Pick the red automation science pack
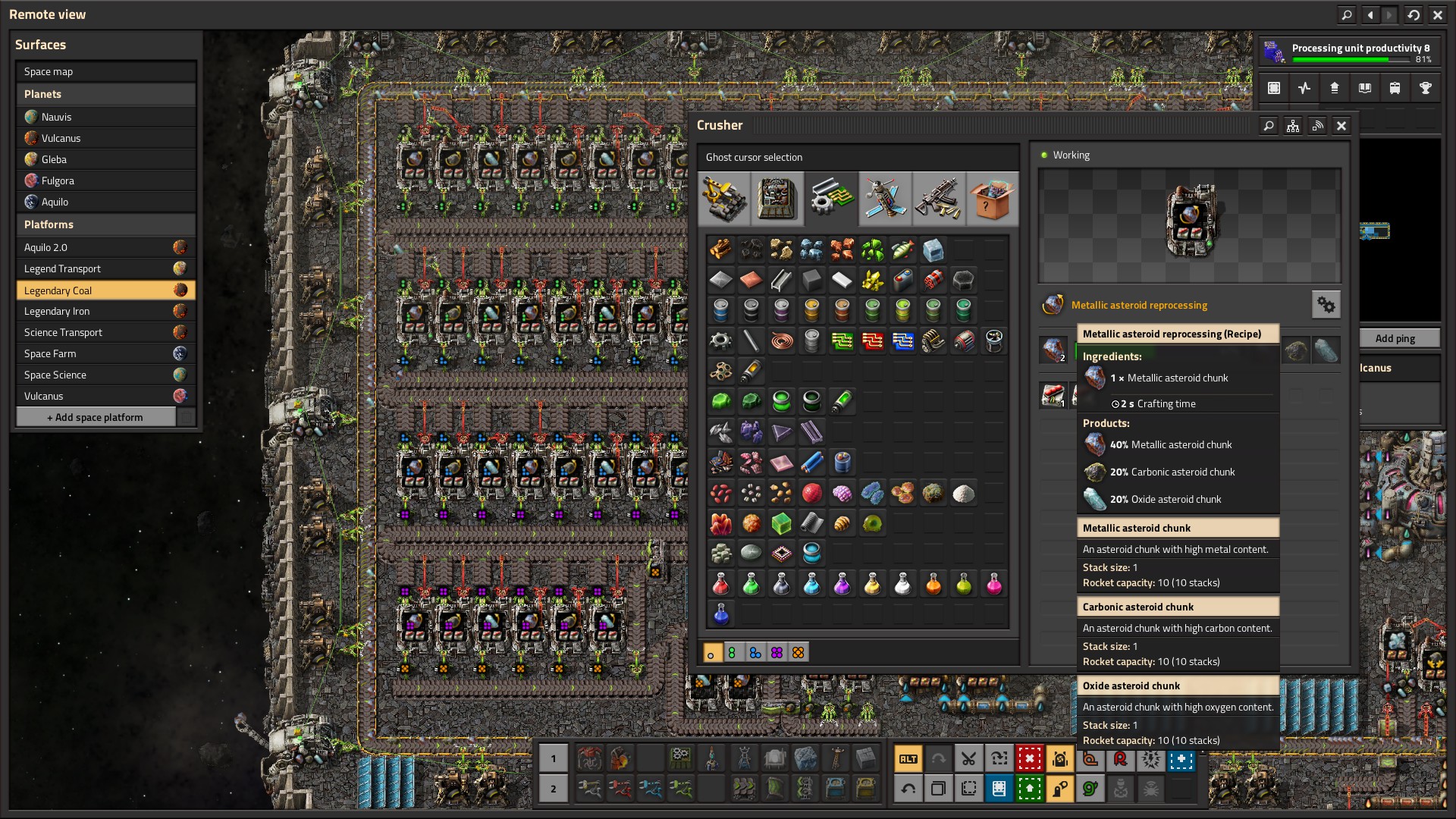The image size is (1456, 819). (x=720, y=584)
